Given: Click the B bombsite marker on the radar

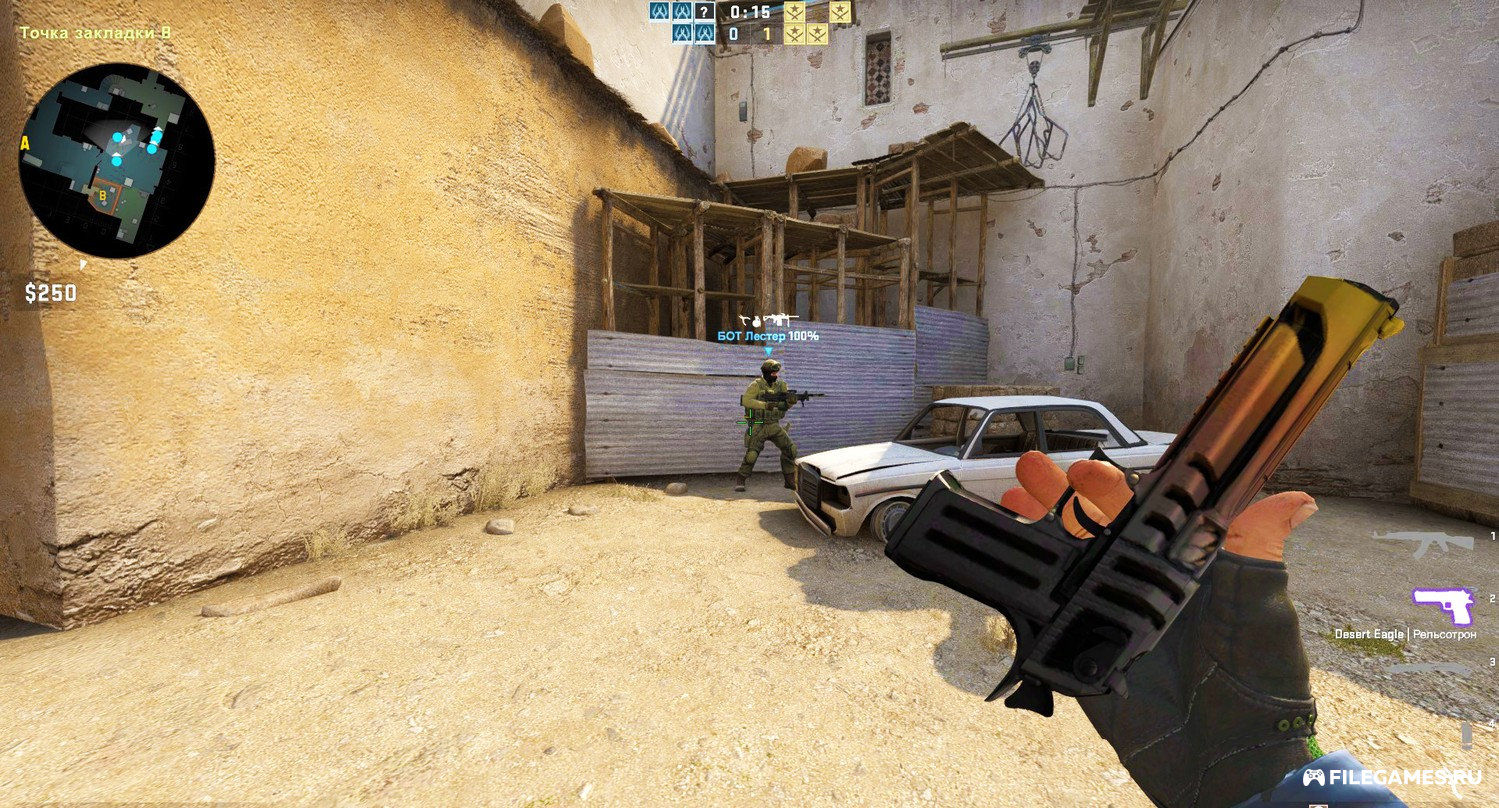Looking at the screenshot, I should (x=103, y=195).
